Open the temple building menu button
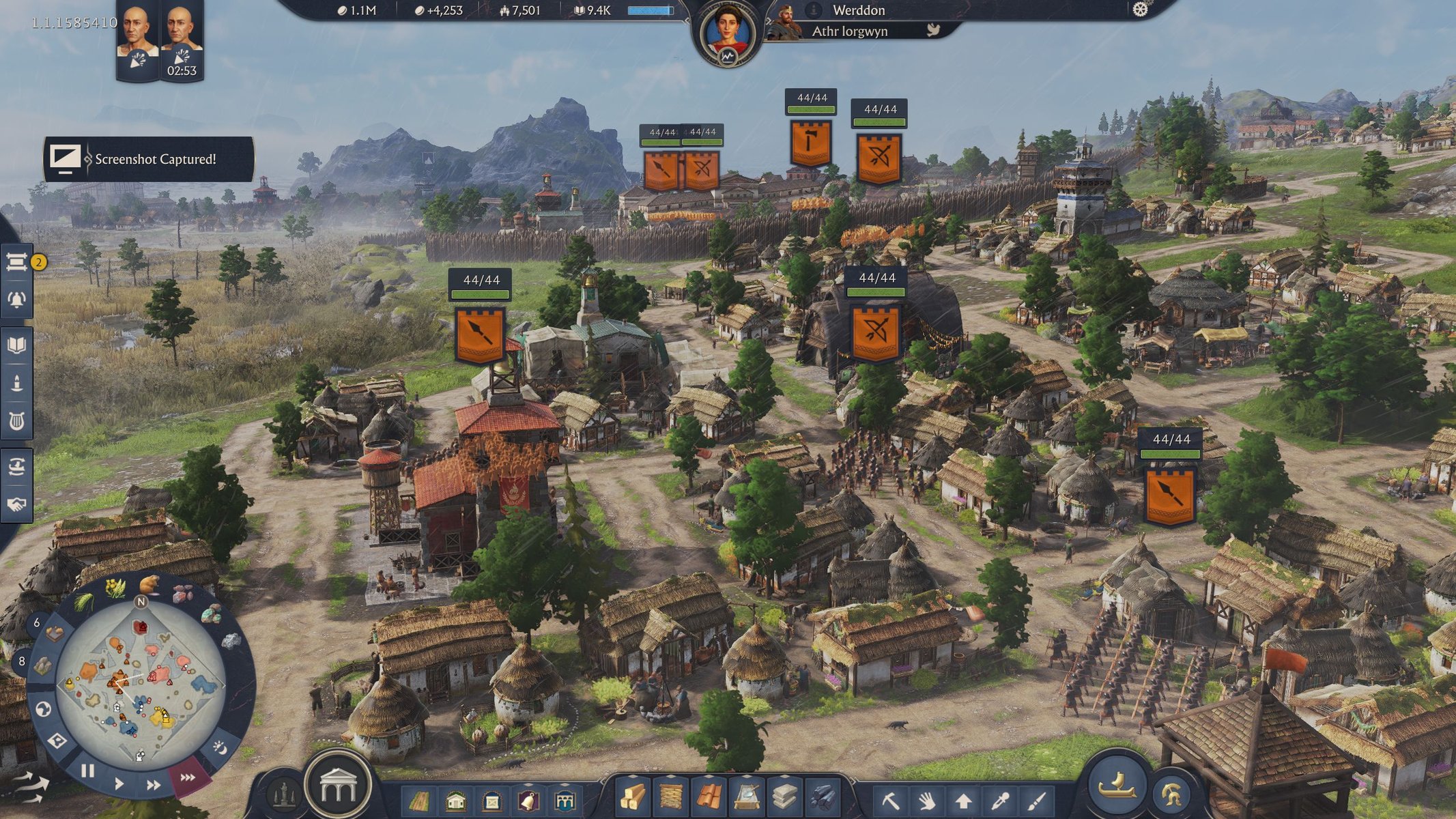The image size is (1456, 819). coord(338,787)
